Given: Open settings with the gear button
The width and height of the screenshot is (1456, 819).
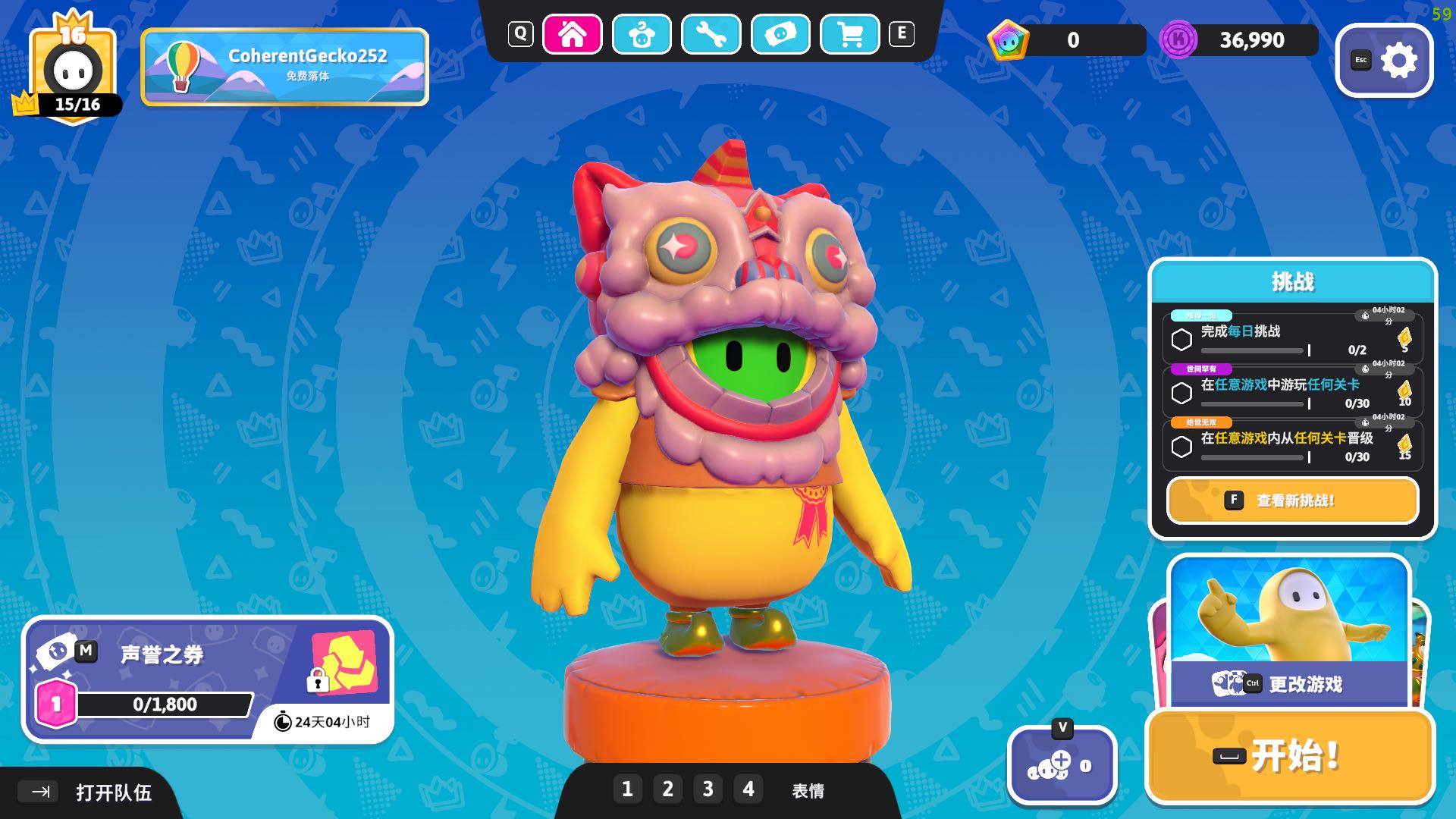Looking at the screenshot, I should (1385, 61).
